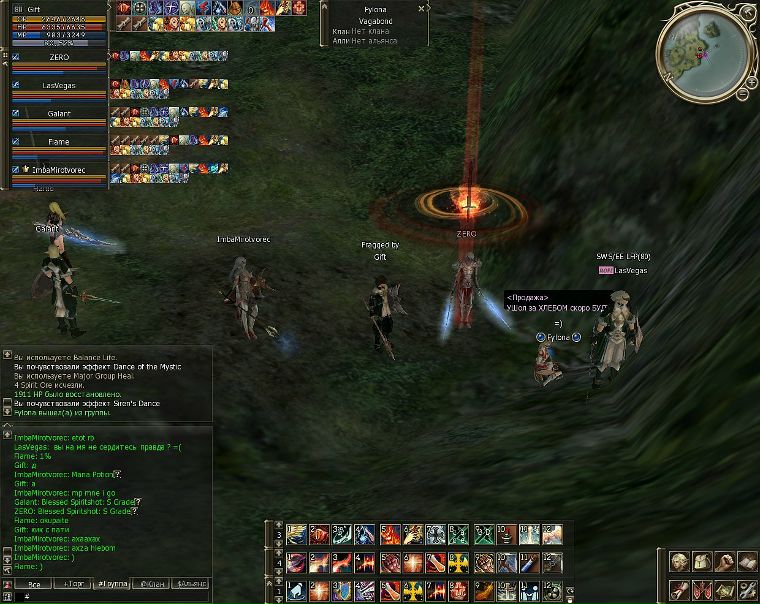Select party leader ImbaMirotvorec in the party list

coord(60,170)
